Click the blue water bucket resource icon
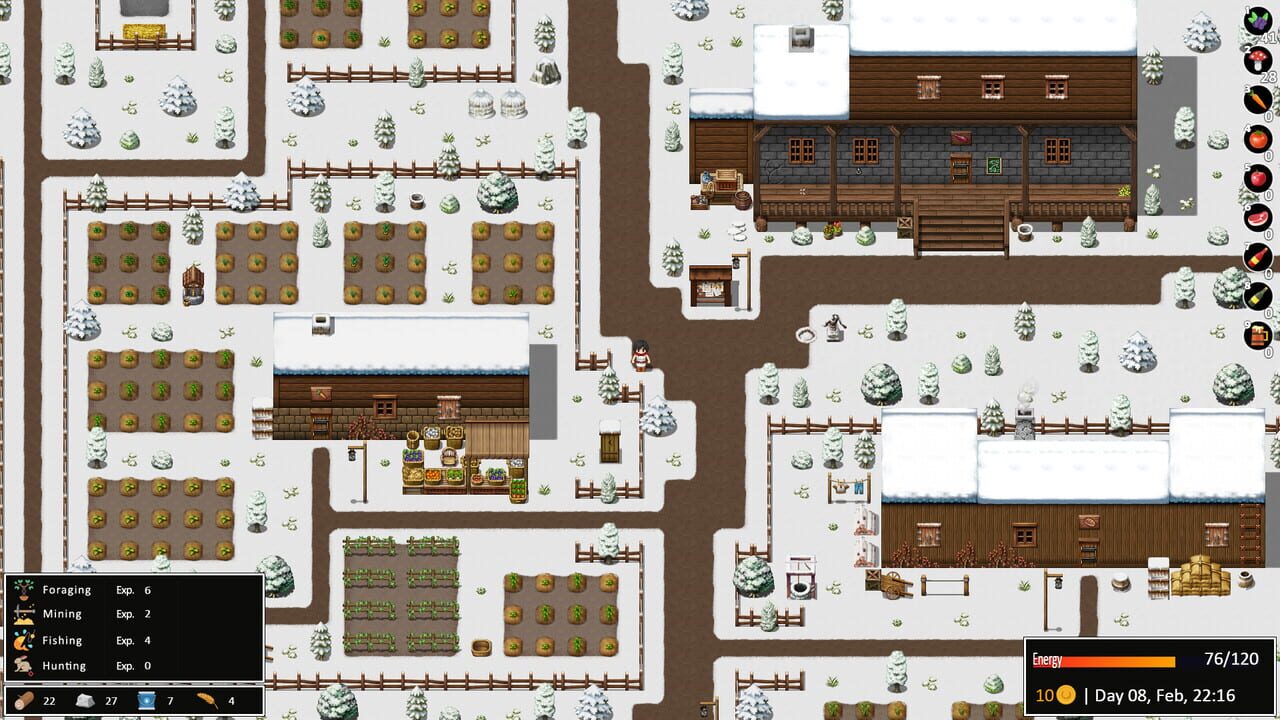Image resolution: width=1280 pixels, height=720 pixels. (148, 700)
